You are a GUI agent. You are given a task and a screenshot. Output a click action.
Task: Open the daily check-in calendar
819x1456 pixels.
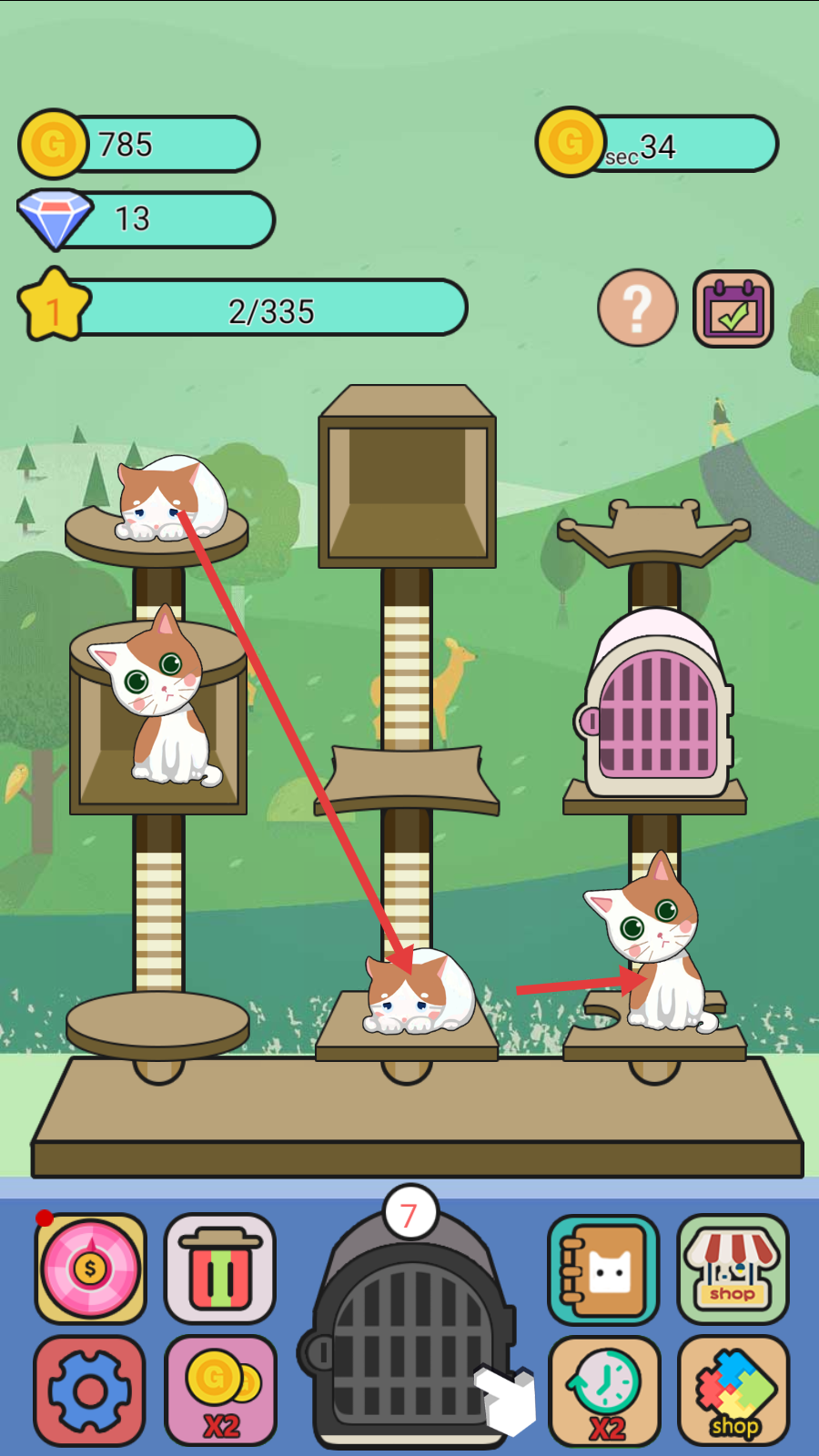click(733, 309)
